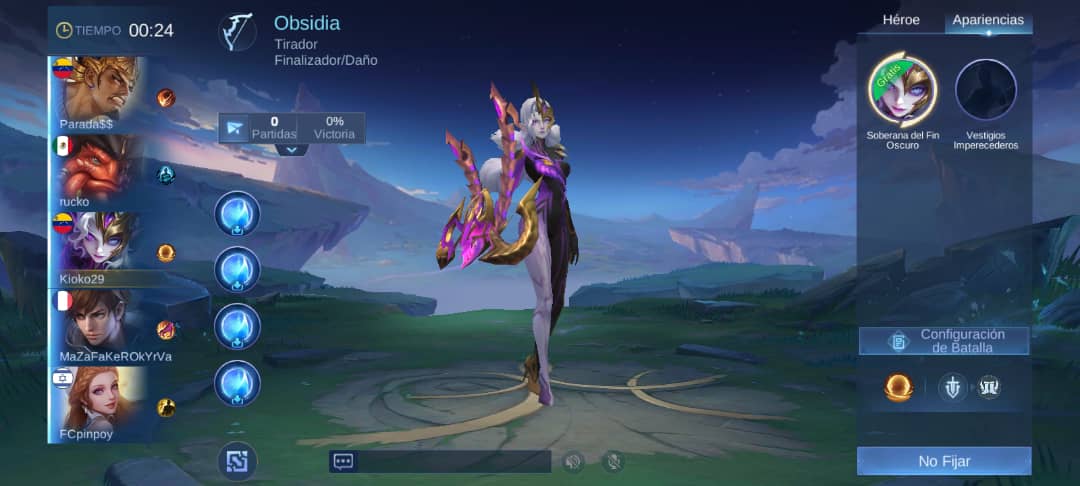Open Configuración de Batalla
This screenshot has height=486, width=1080.
click(x=944, y=341)
